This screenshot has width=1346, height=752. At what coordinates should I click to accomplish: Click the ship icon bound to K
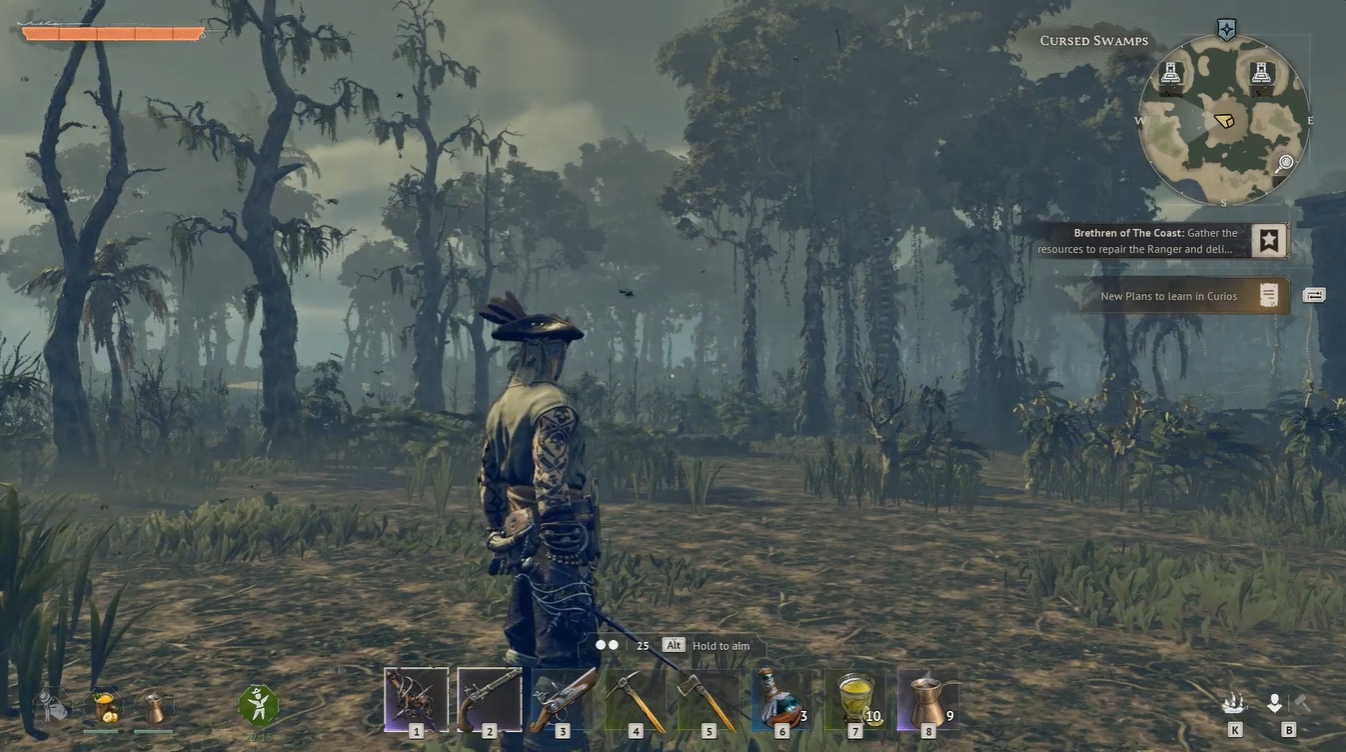[x=1232, y=702]
